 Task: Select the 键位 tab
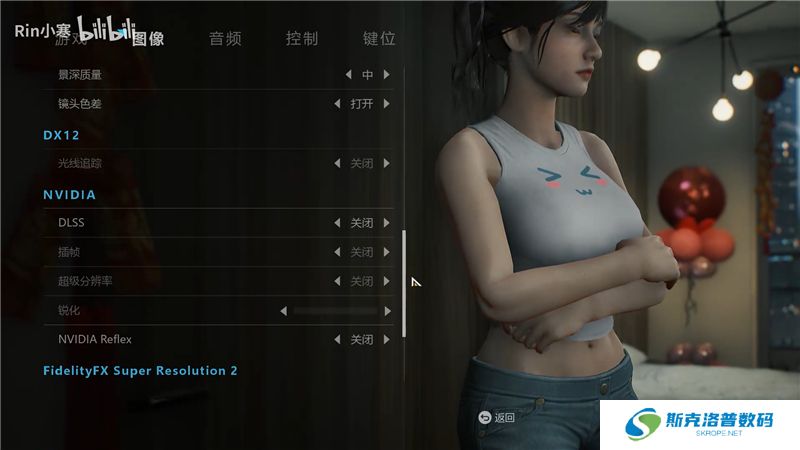[379, 39]
